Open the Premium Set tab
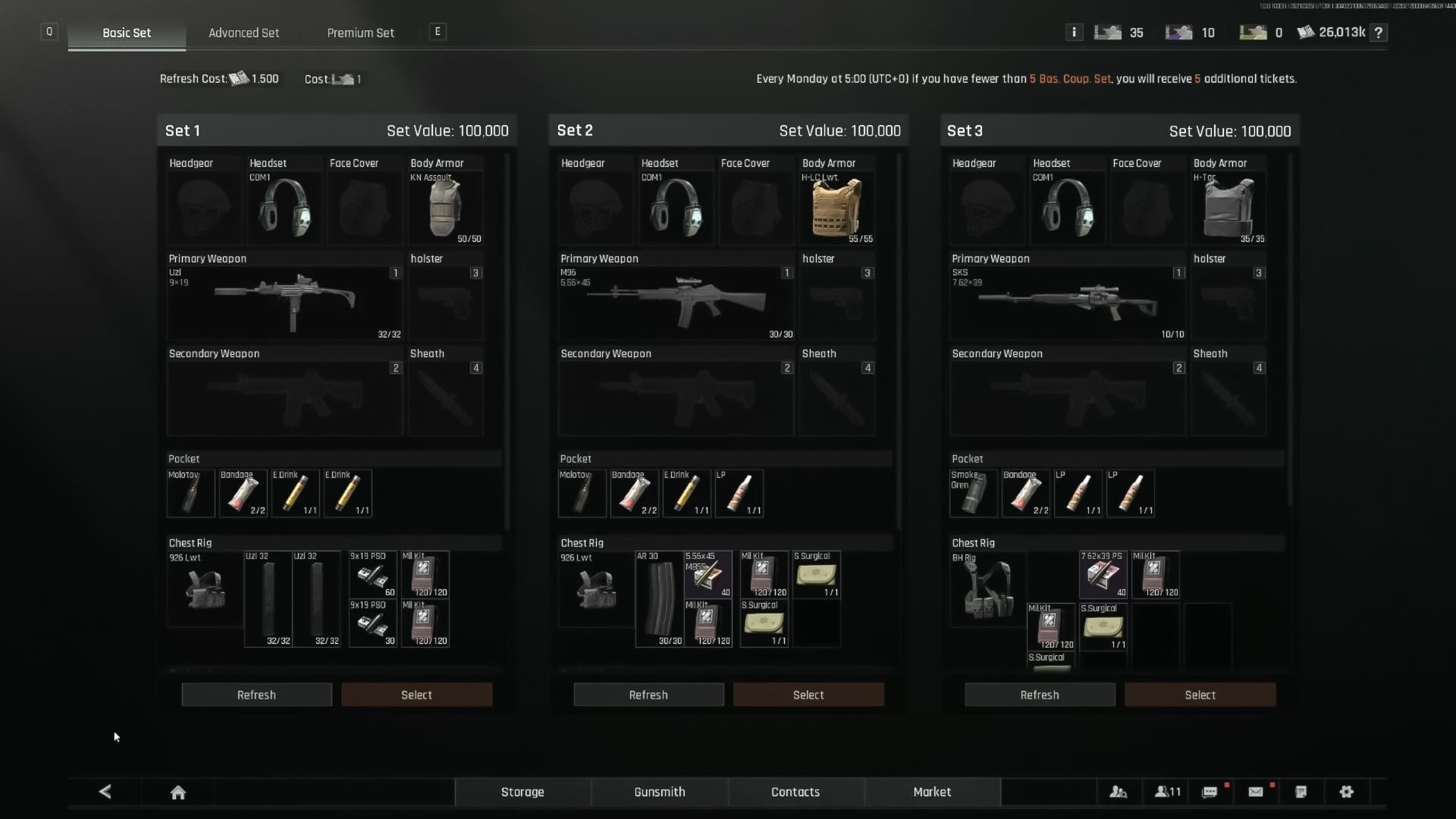 [360, 33]
